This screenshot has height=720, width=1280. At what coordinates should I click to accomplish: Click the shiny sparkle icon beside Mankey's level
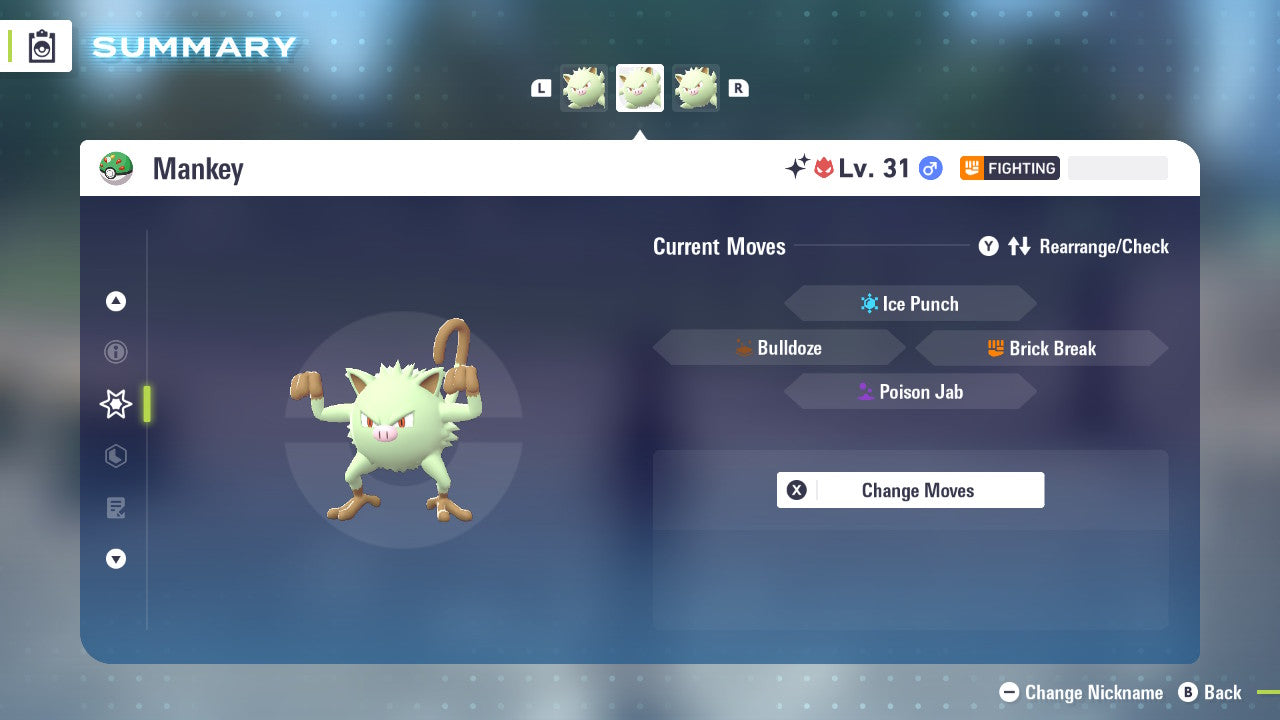pos(797,168)
